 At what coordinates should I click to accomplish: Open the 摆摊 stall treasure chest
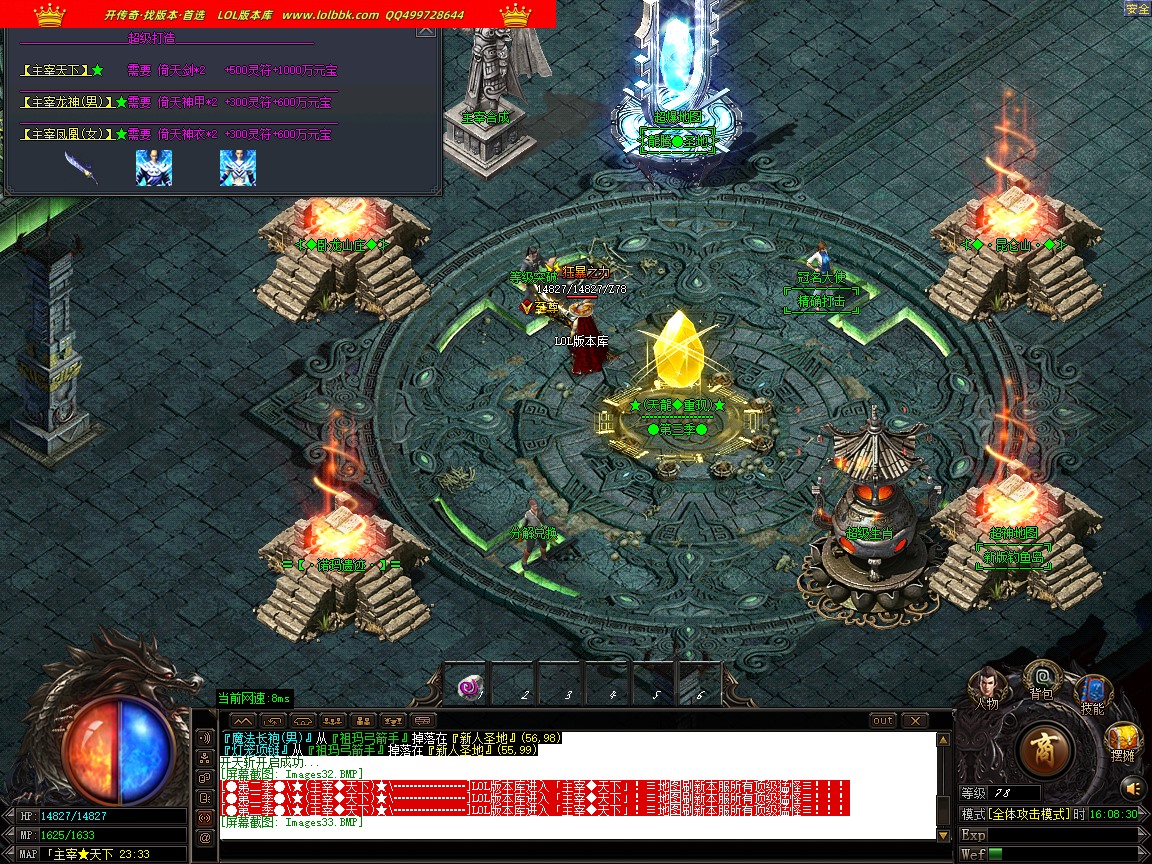click(1122, 742)
